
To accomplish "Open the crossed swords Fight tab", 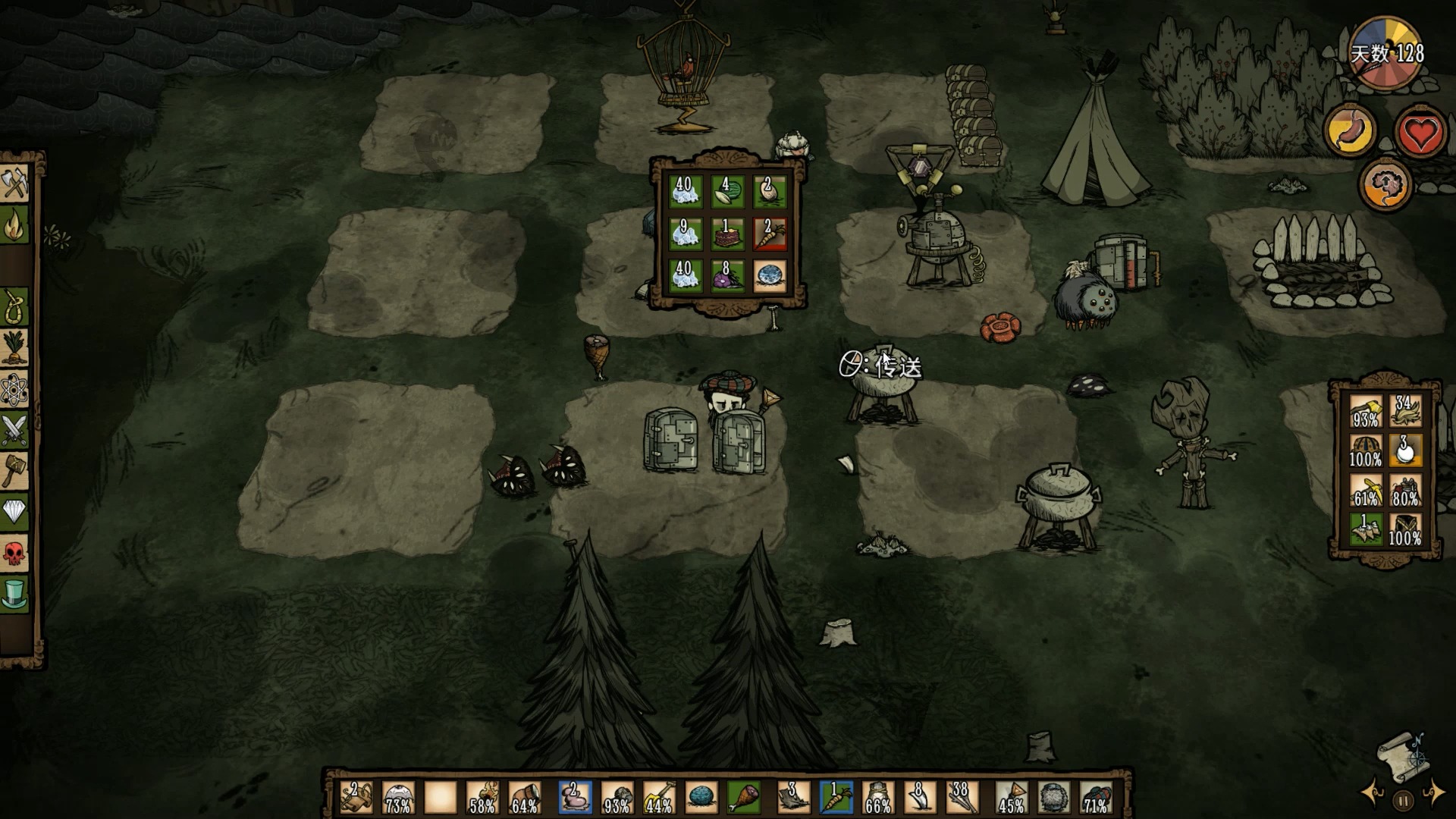I will click(14, 430).
